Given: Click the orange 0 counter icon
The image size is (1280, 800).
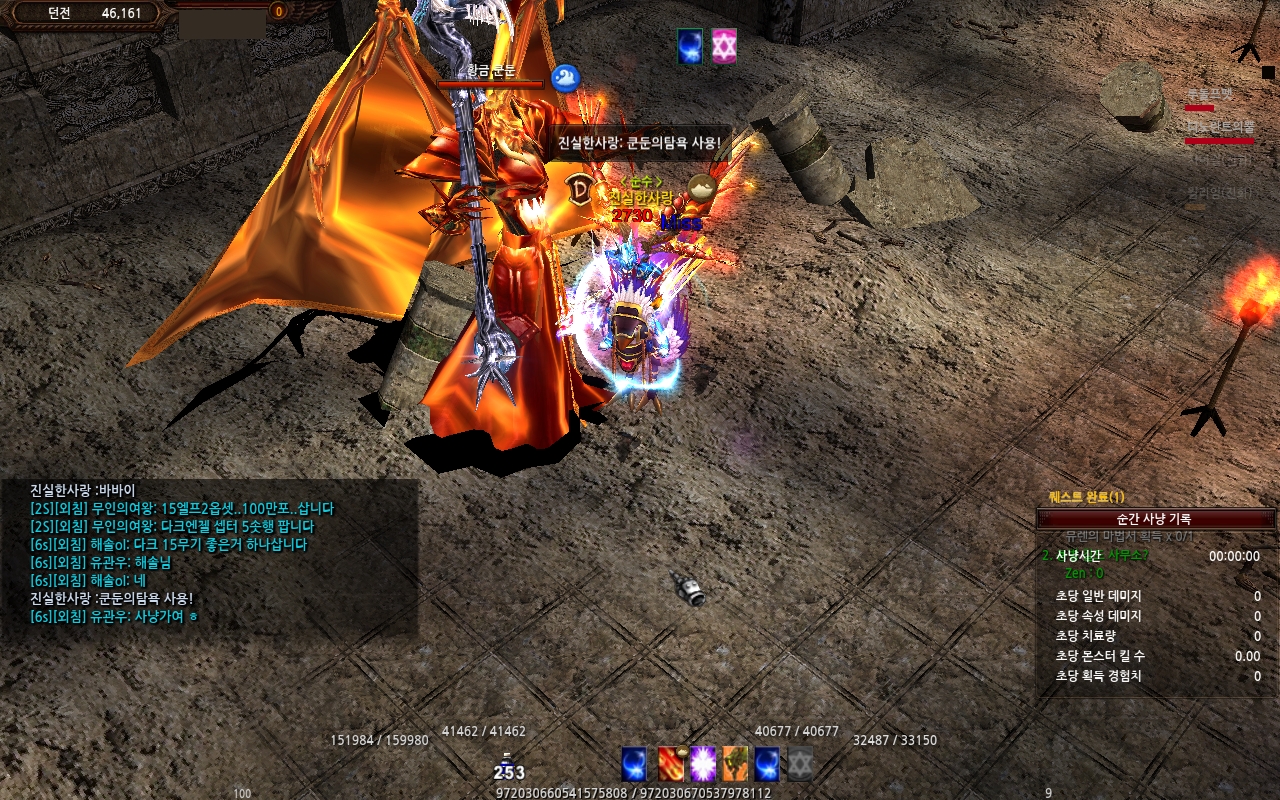Looking at the screenshot, I should pos(278,11).
